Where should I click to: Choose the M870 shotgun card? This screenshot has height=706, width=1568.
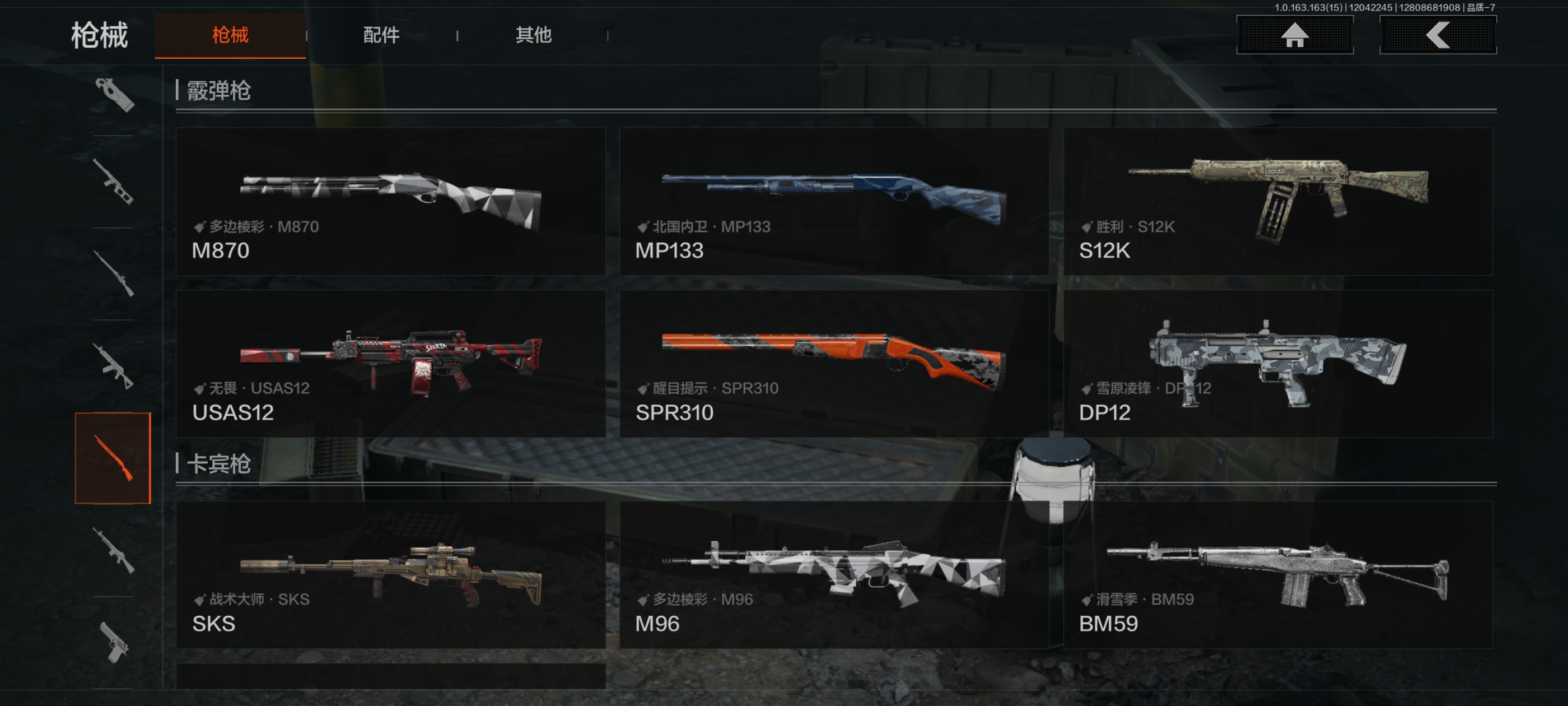(x=390, y=202)
